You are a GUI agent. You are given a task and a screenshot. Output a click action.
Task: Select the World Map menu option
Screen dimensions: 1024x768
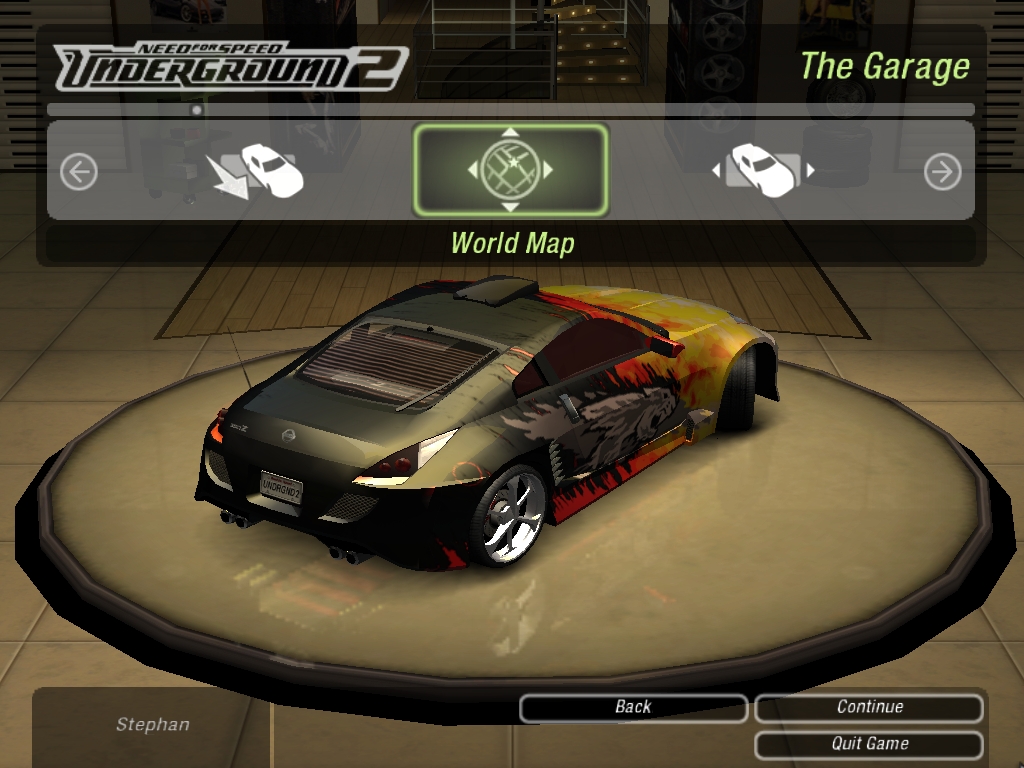pos(510,170)
